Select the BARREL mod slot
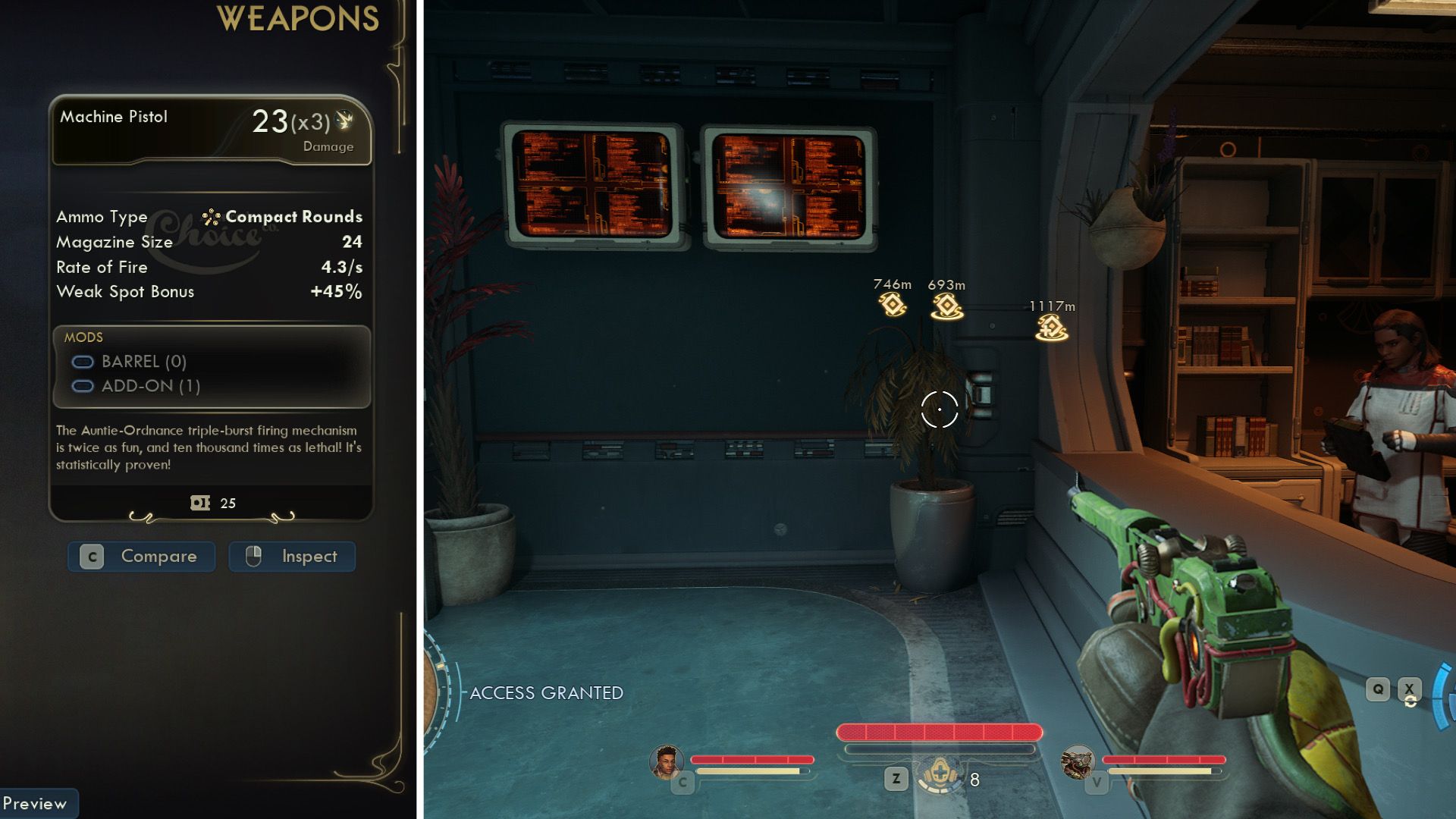1456x819 pixels. 129,362
